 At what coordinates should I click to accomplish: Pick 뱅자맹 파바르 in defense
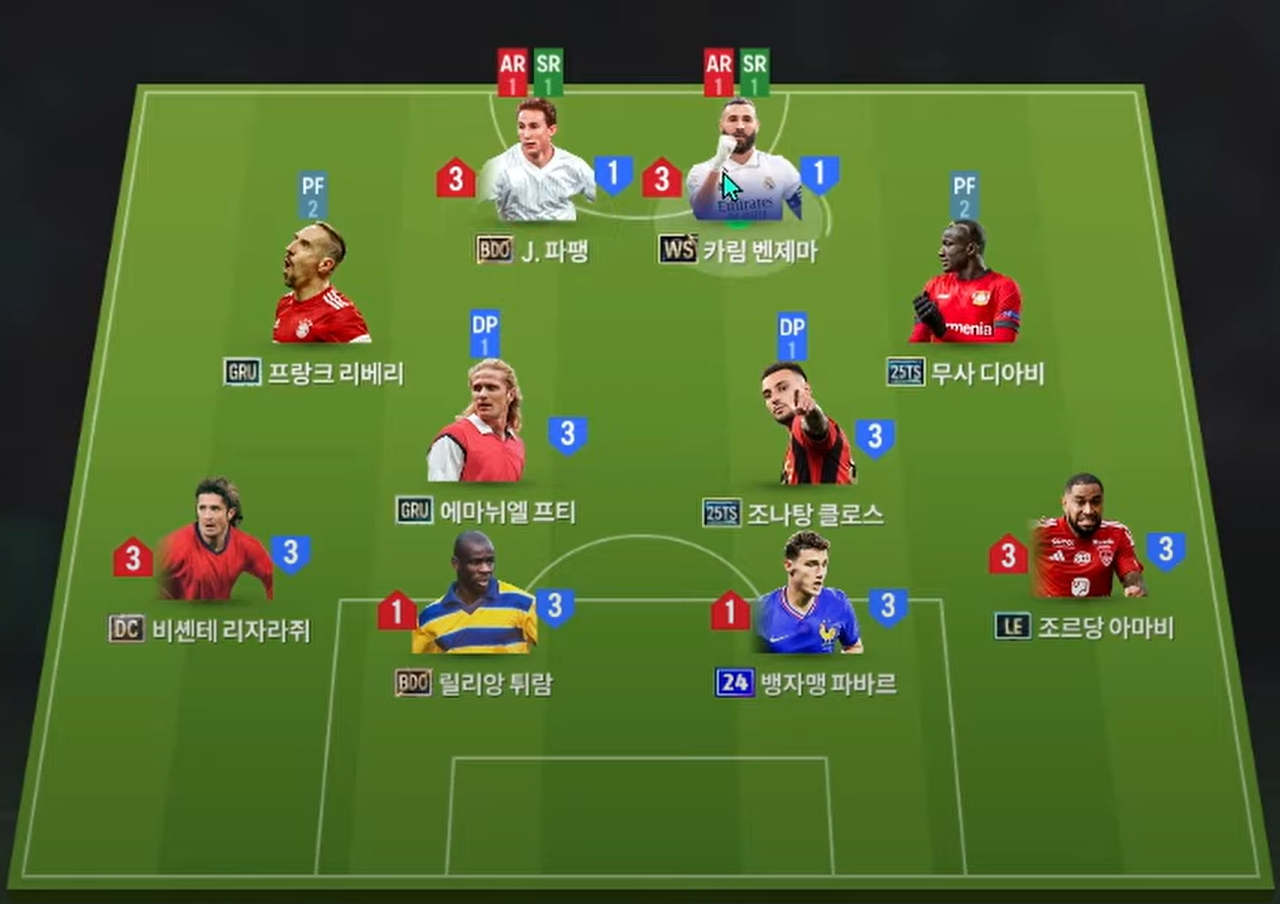tap(806, 598)
